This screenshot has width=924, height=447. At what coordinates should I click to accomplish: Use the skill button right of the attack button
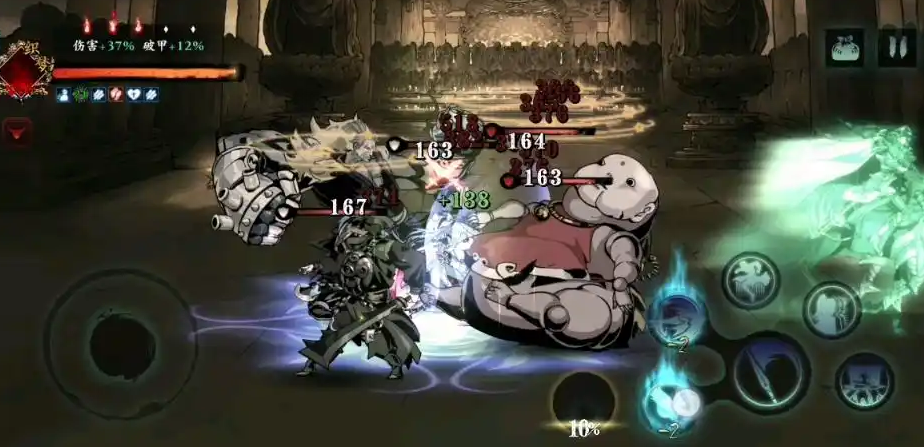864,382
